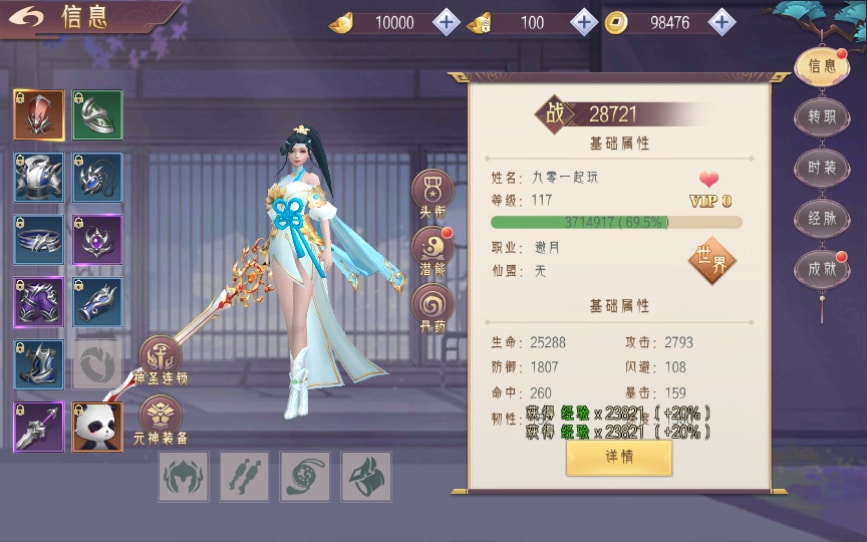Add copper coins with the plus button
This screenshot has width=867, height=542.
coord(722,22)
